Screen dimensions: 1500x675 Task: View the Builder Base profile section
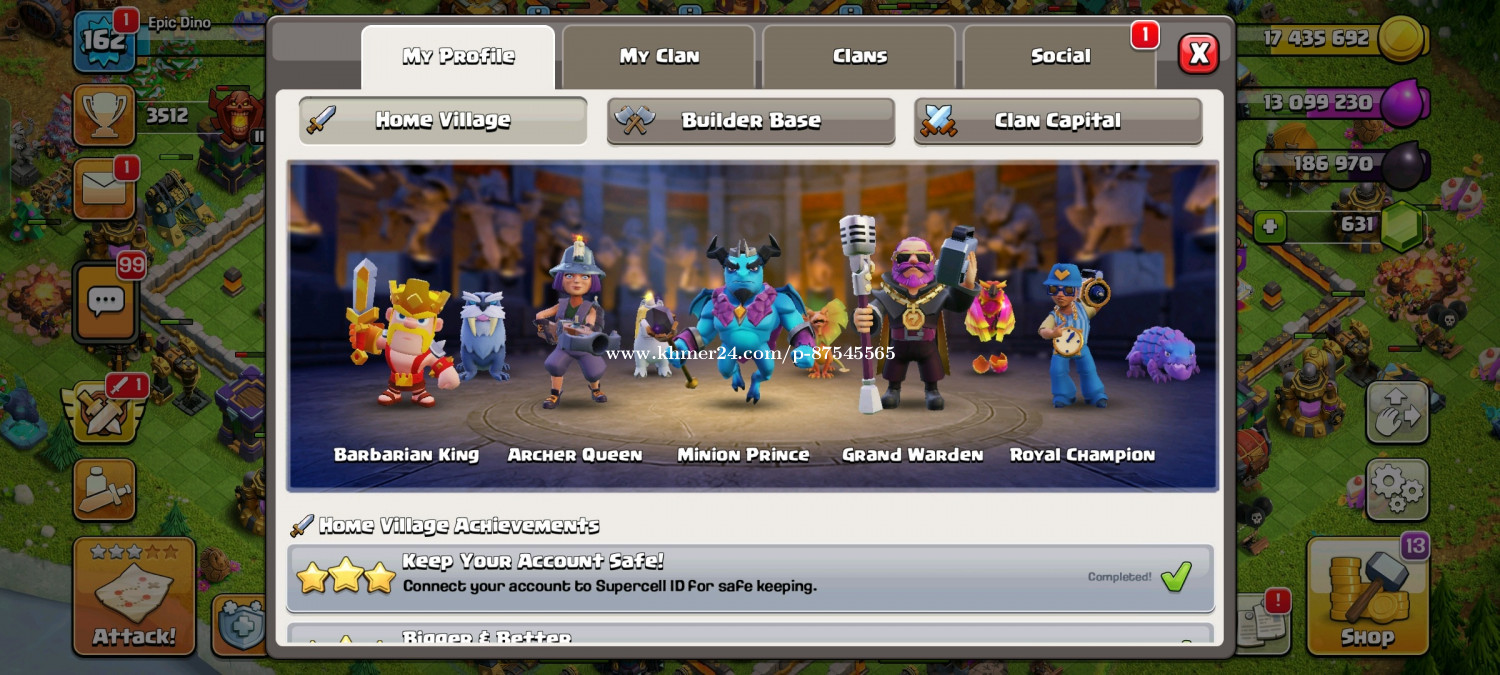[x=750, y=121]
